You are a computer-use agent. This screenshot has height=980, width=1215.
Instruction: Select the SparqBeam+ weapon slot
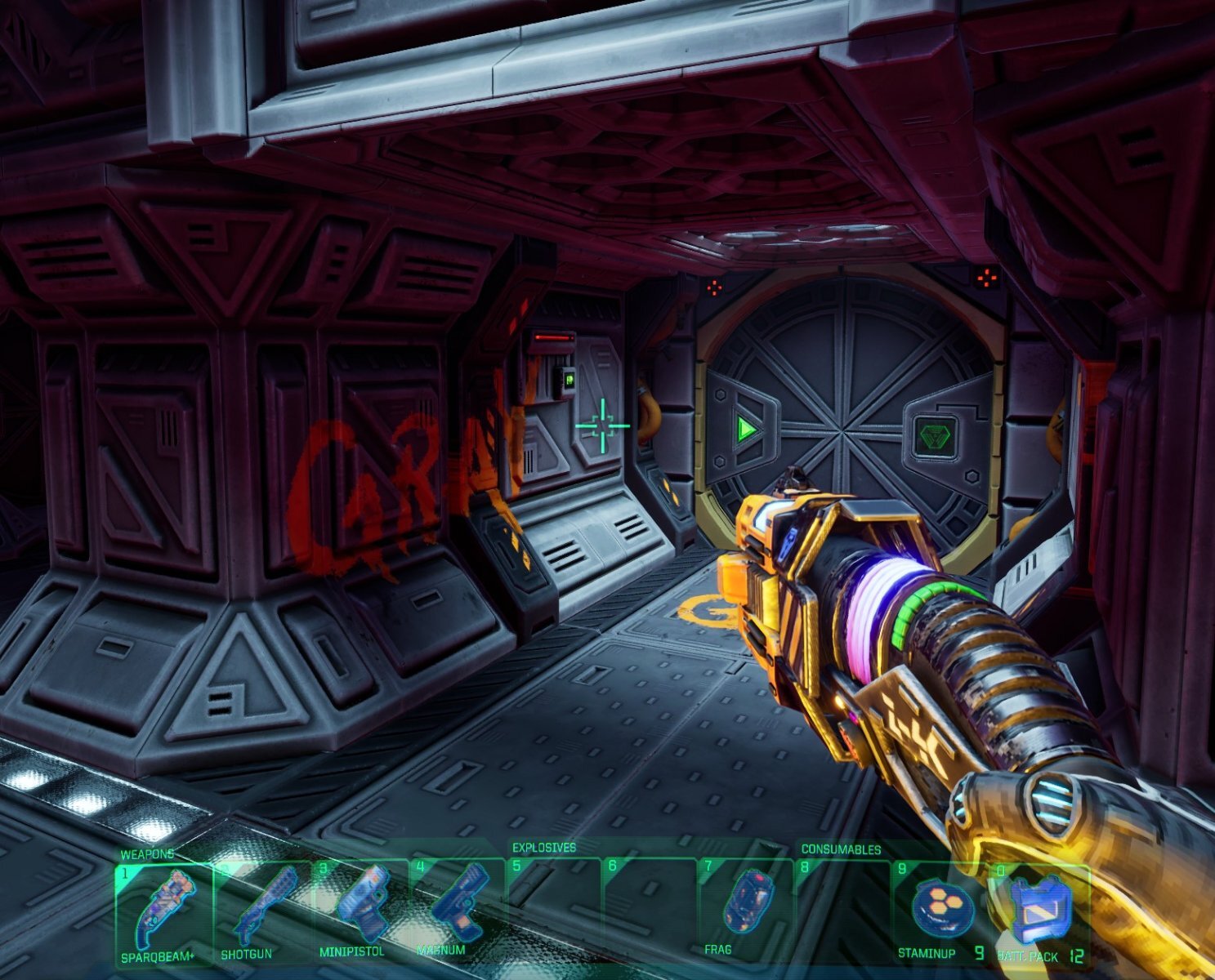click(x=163, y=911)
